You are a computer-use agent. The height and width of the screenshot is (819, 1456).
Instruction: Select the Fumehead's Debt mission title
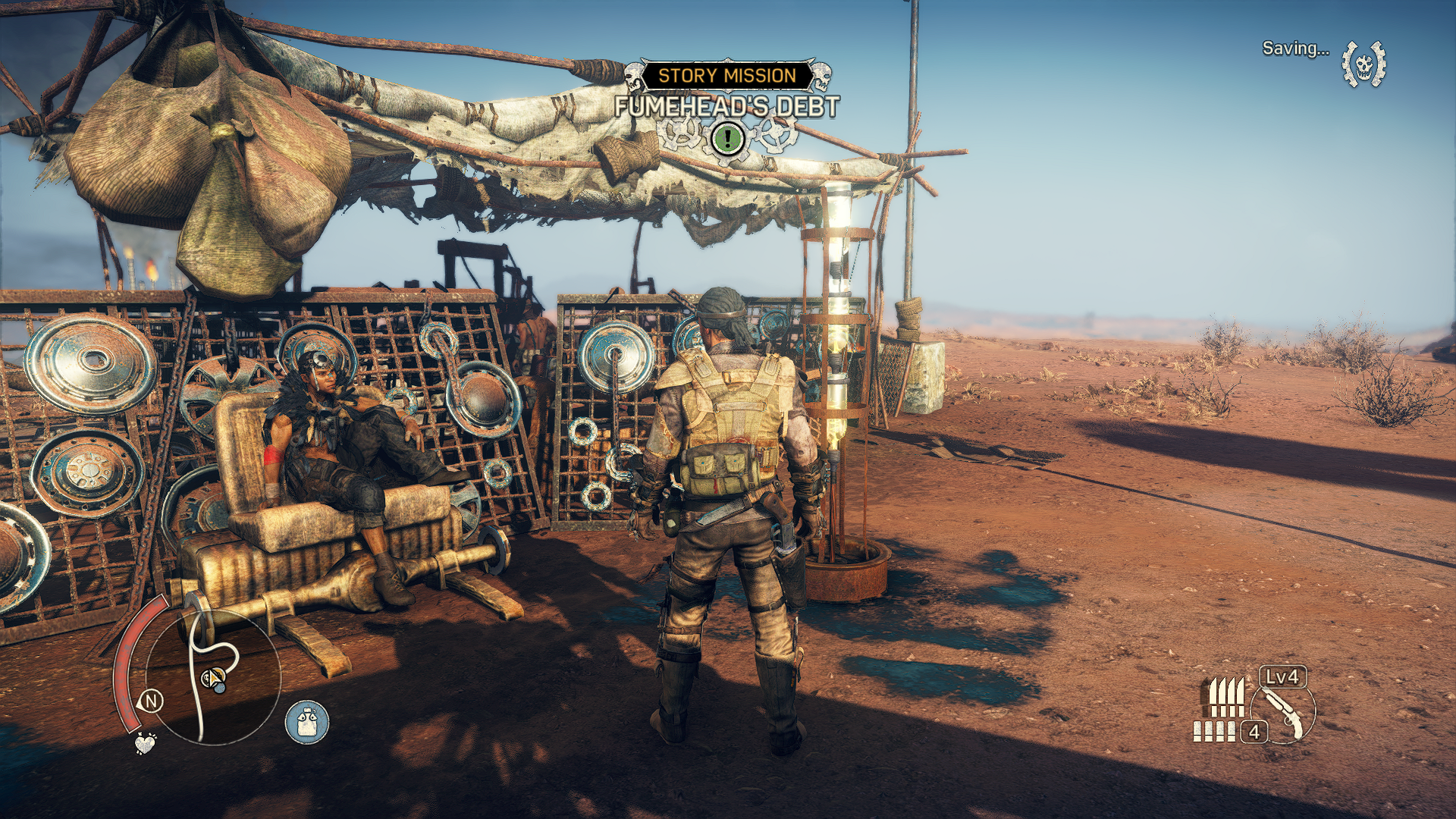click(x=726, y=107)
